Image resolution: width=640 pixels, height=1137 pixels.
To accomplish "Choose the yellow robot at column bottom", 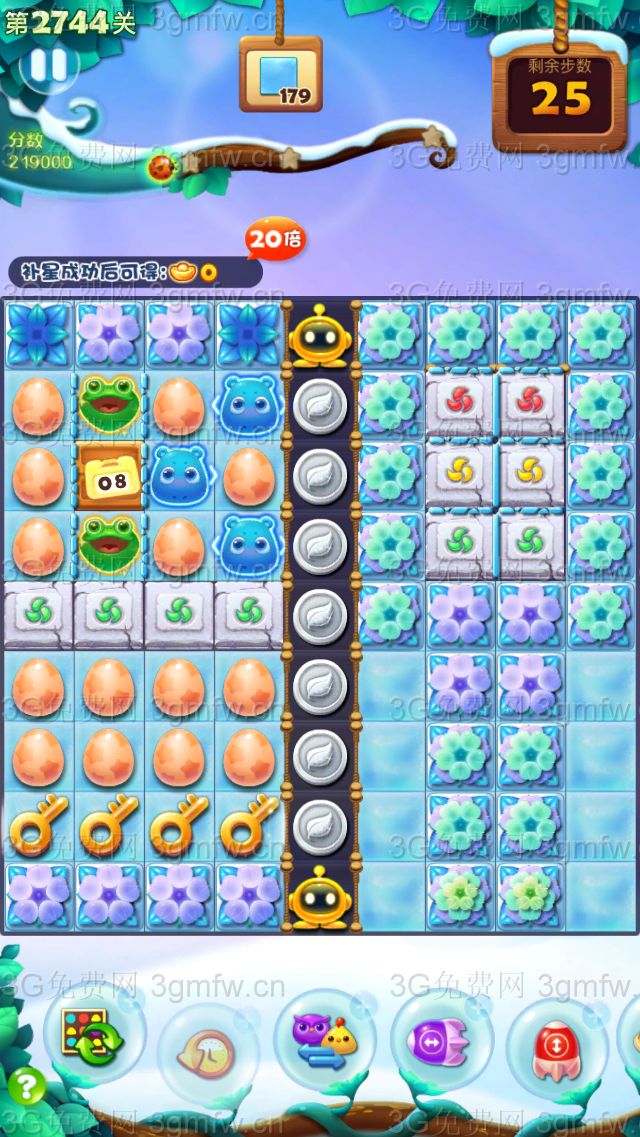I will coord(319,897).
